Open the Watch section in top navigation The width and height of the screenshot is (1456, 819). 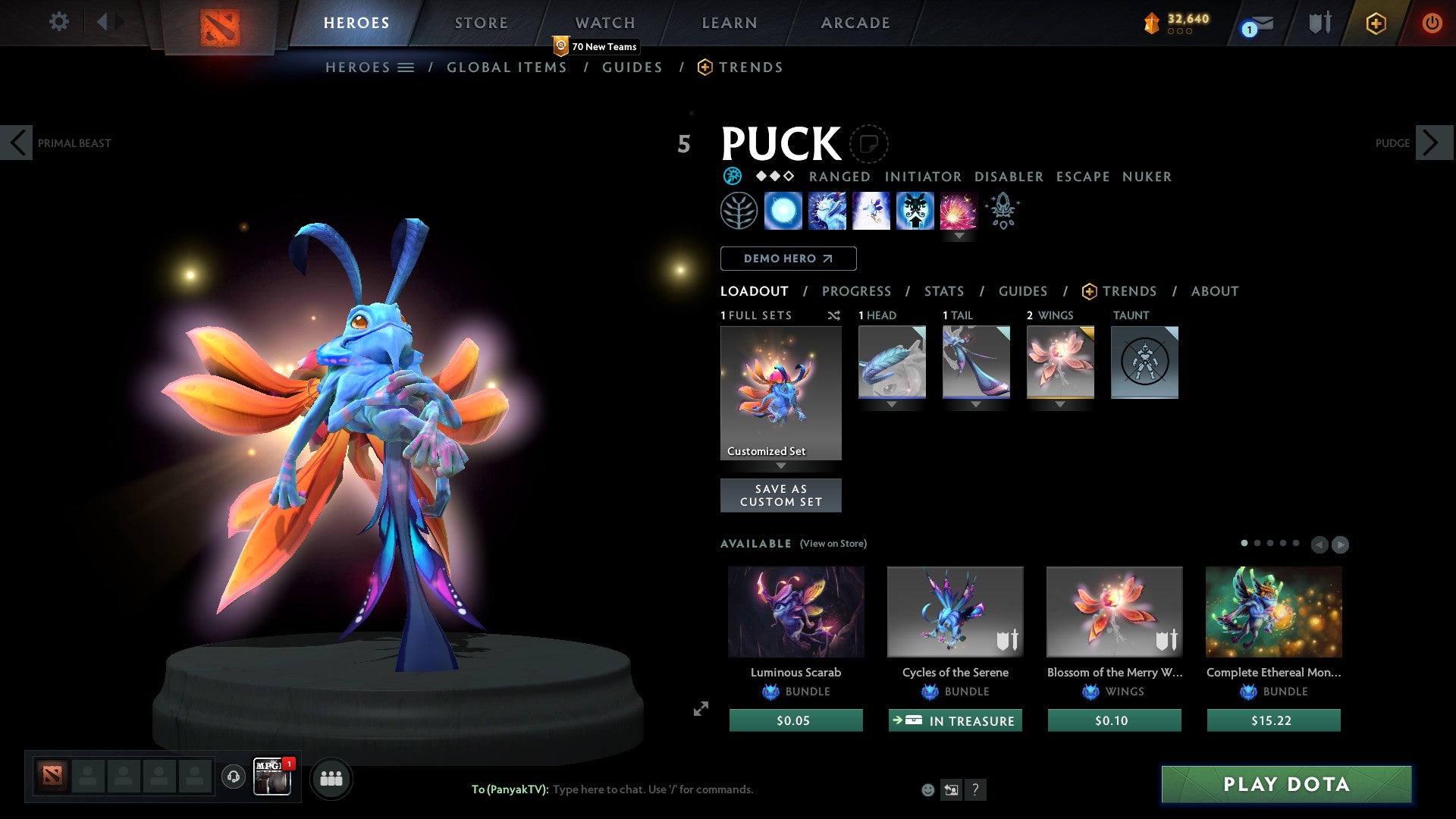(x=604, y=23)
